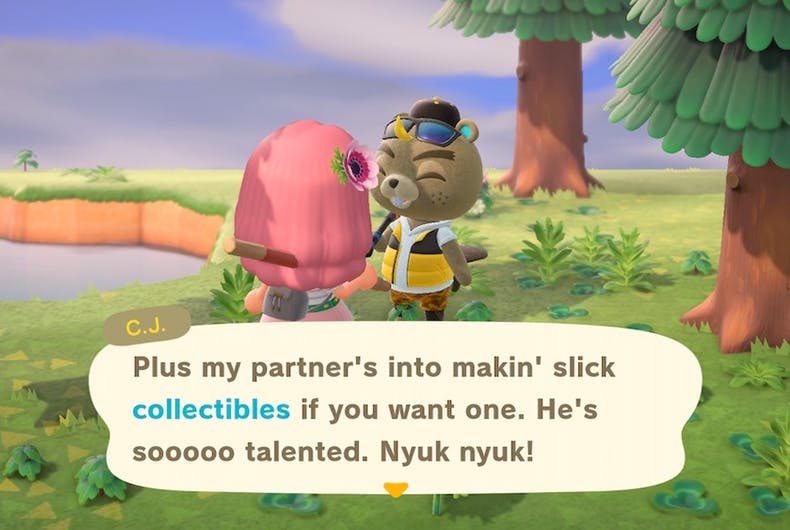Click the yellow continue arrow under the dialogue

[397, 490]
